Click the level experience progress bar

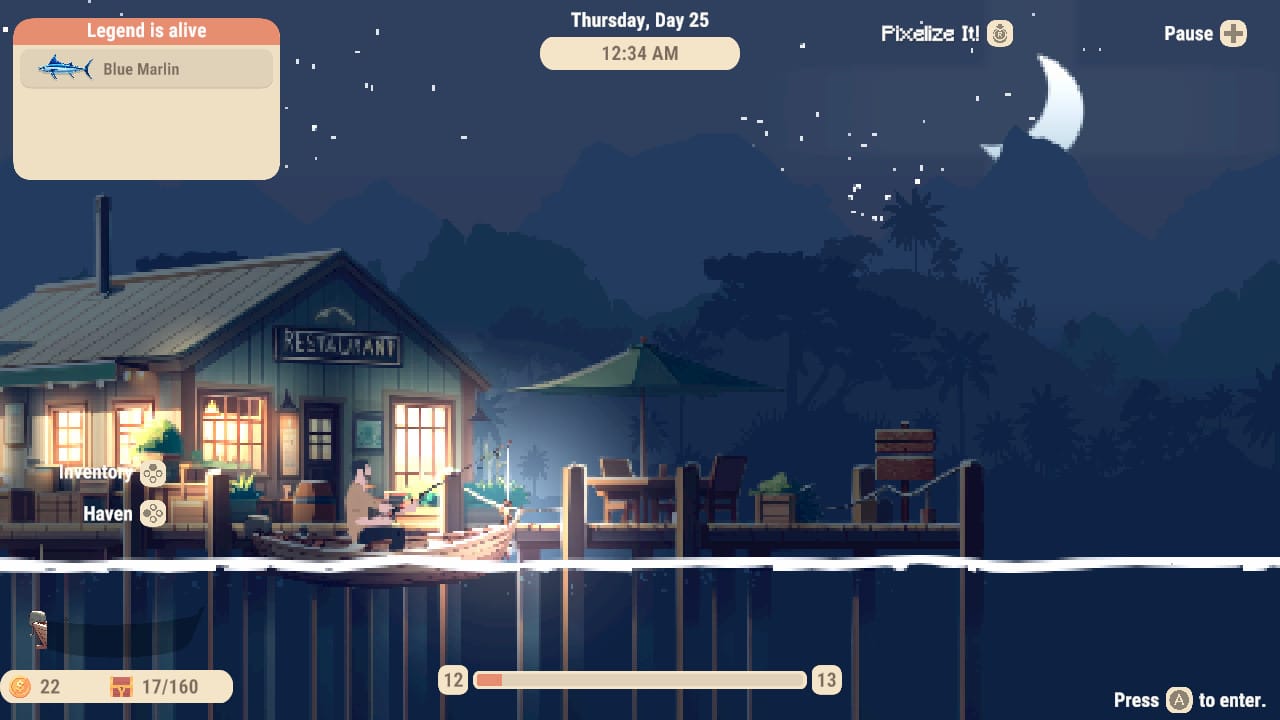click(x=639, y=680)
